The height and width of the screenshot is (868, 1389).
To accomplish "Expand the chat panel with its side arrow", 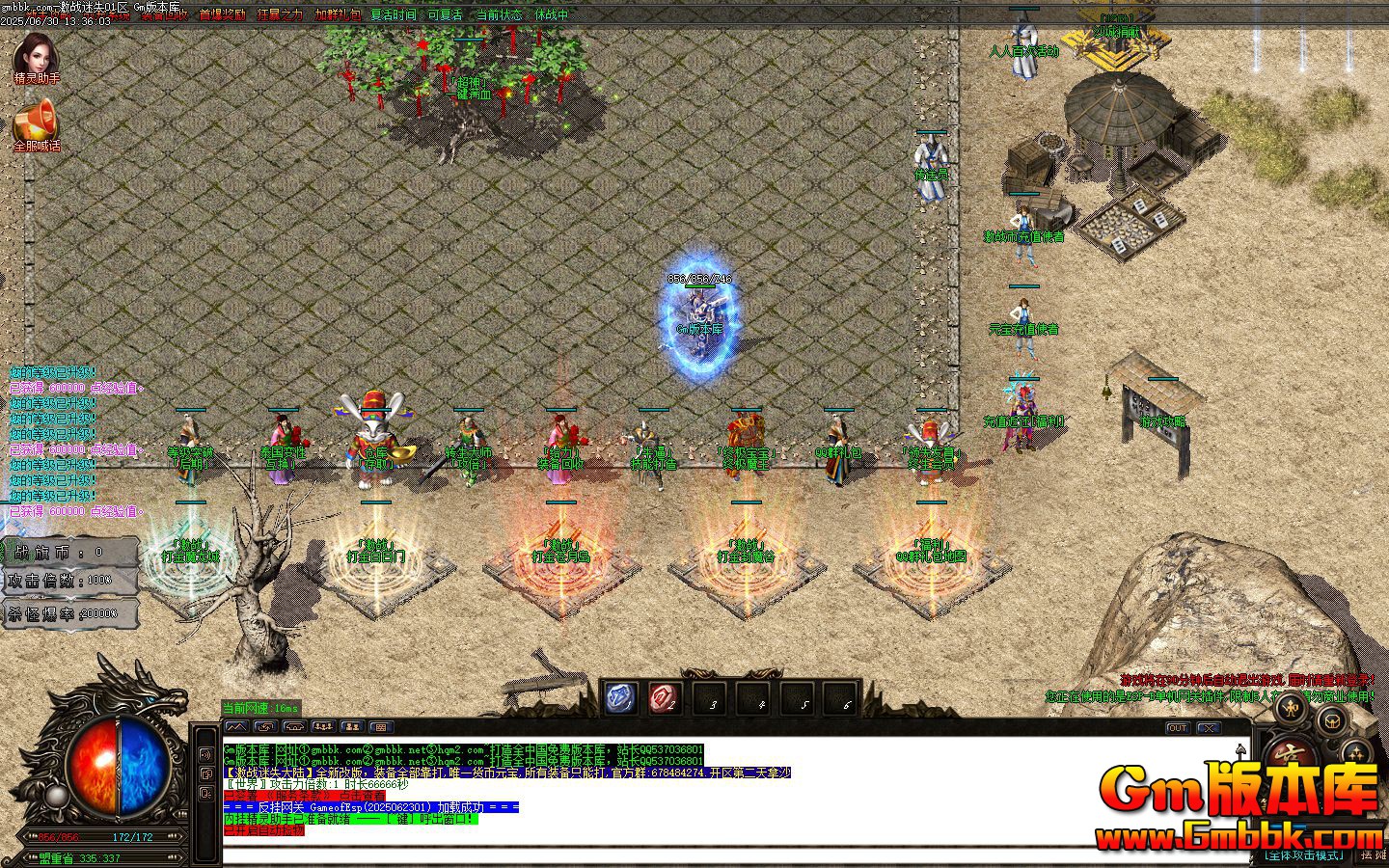I will [x=1240, y=749].
